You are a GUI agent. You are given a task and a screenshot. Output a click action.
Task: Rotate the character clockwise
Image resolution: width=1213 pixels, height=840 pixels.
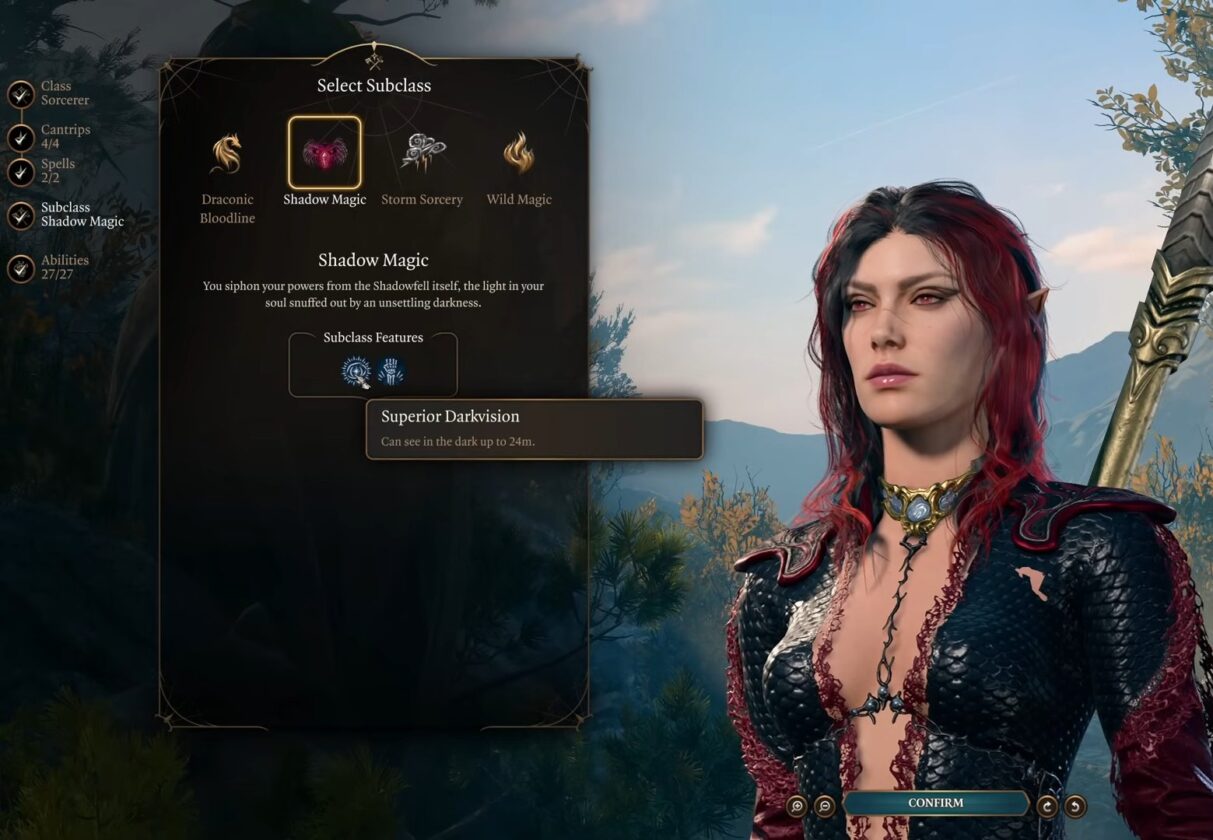(x=1048, y=805)
